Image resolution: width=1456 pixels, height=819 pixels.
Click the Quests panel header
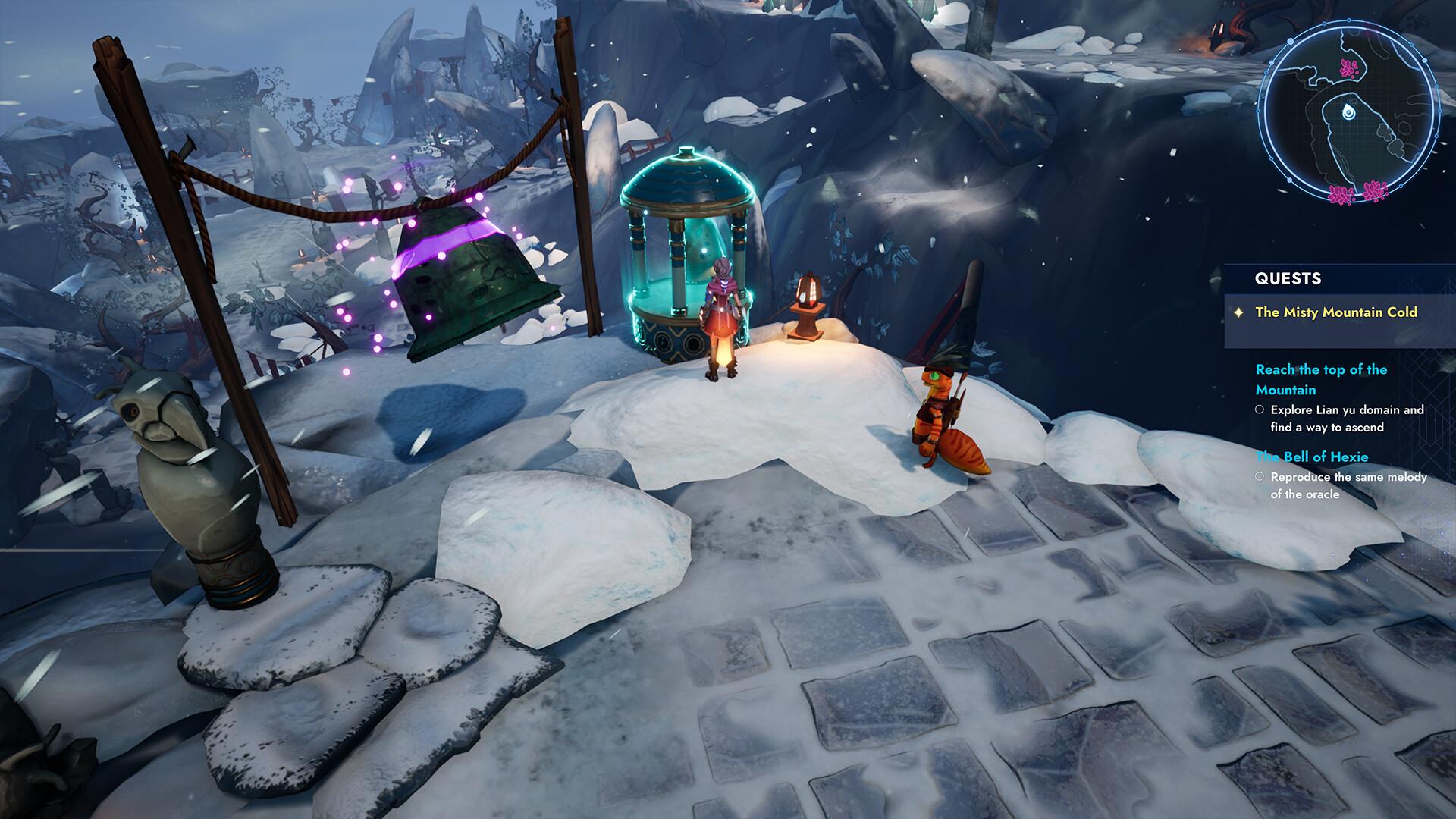[1288, 278]
